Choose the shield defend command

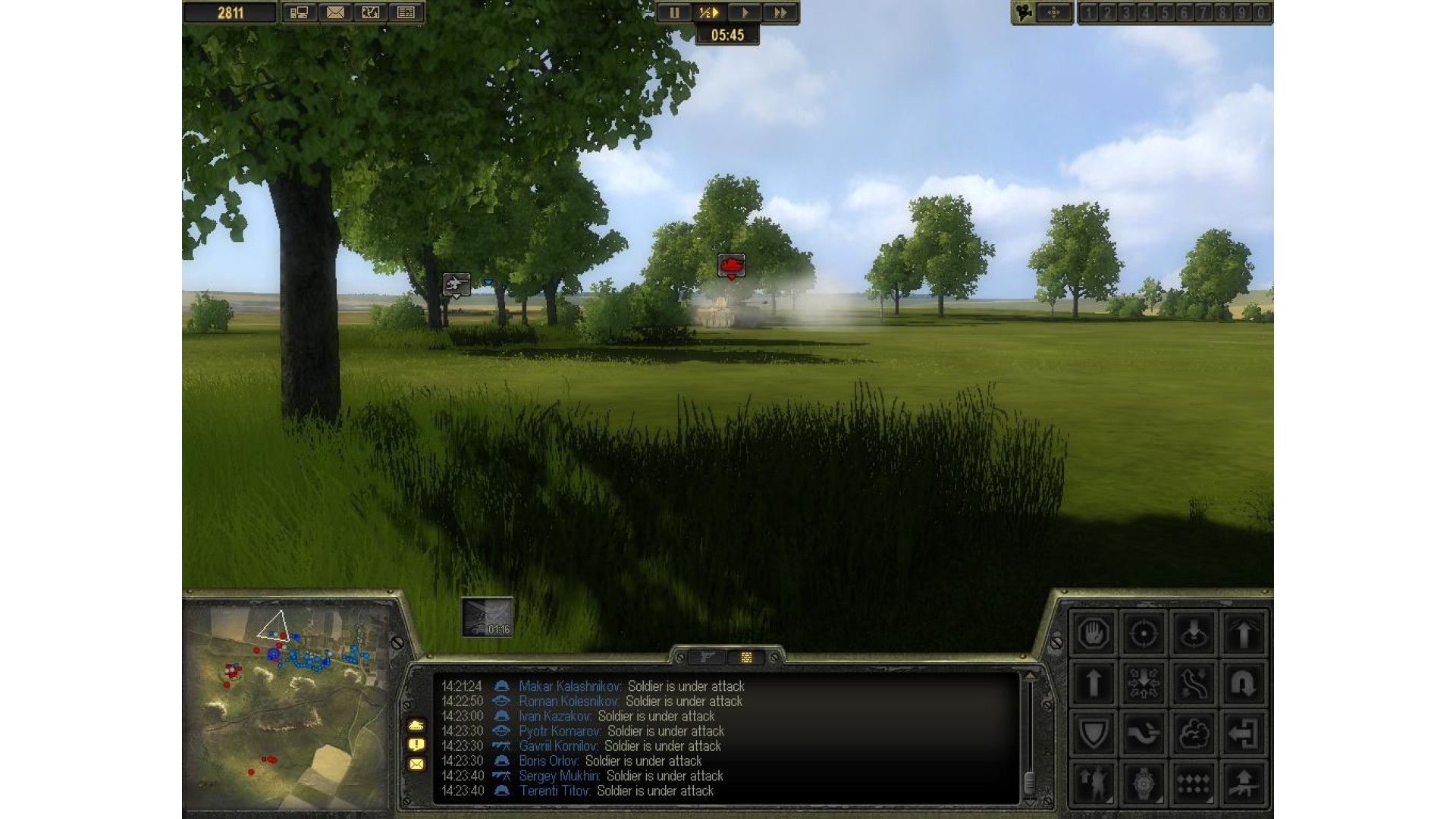click(x=1093, y=733)
